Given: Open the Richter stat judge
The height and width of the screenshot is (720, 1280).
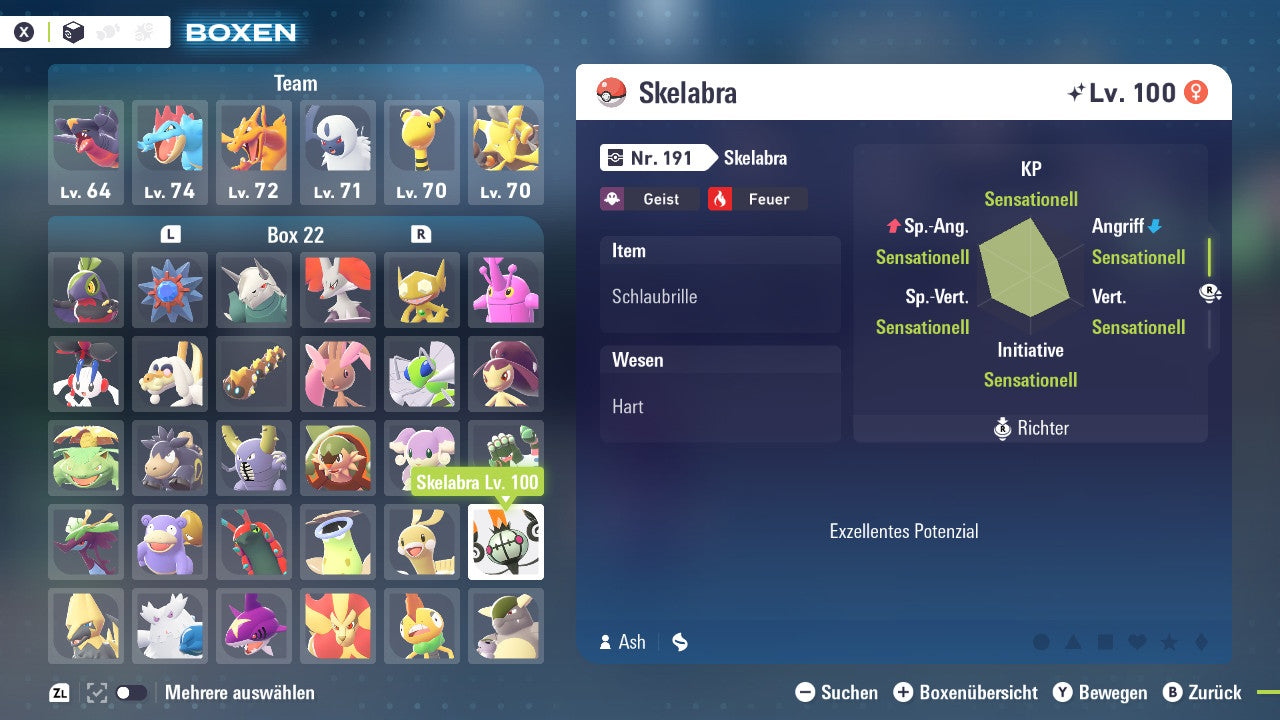Looking at the screenshot, I should 1030,428.
